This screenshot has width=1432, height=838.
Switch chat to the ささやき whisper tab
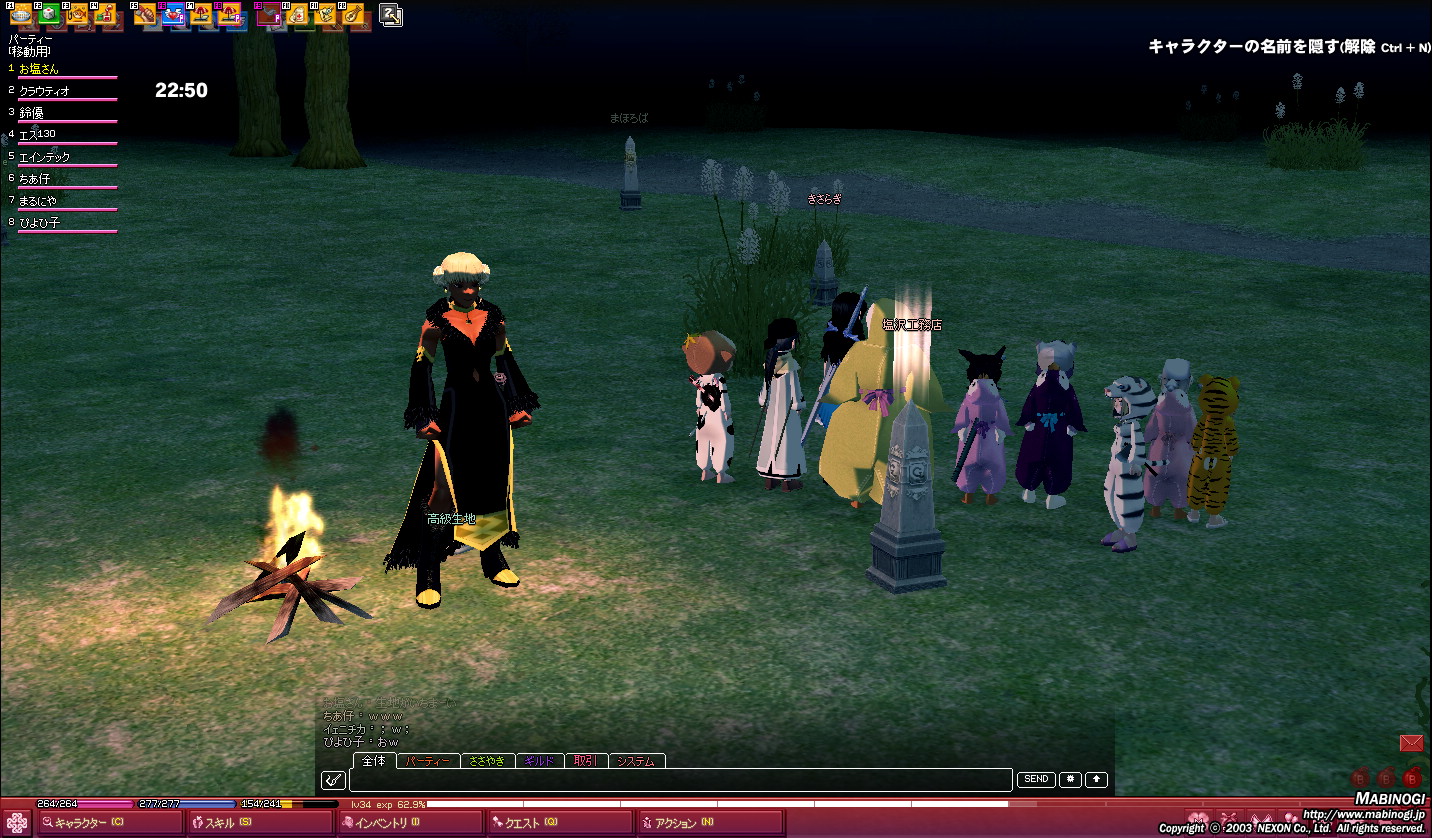(487, 761)
